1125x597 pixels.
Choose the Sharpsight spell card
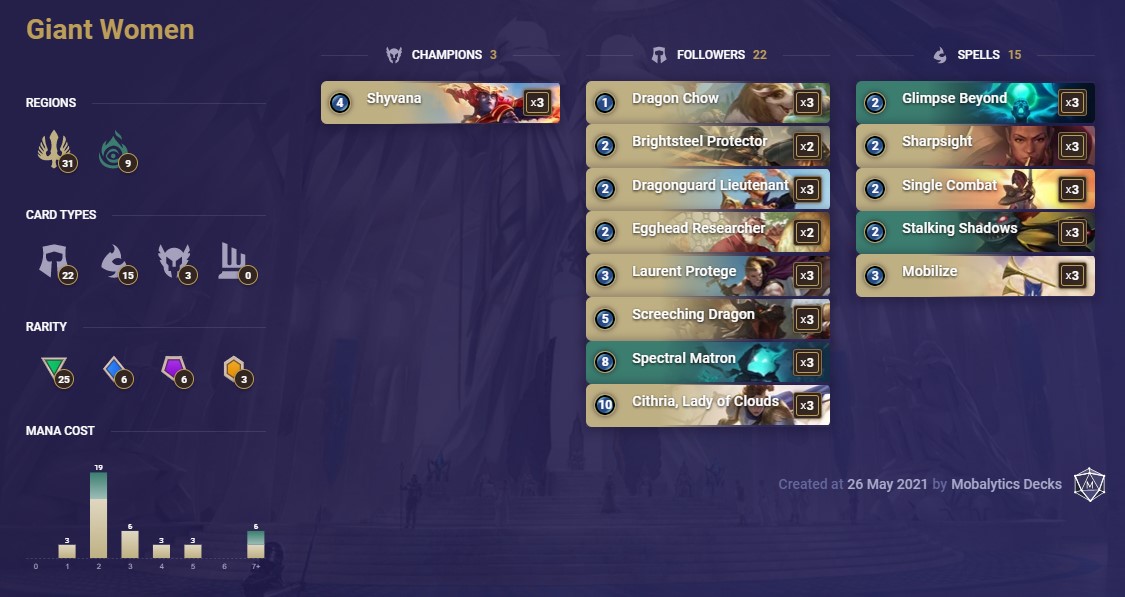pyautogui.click(x=975, y=145)
